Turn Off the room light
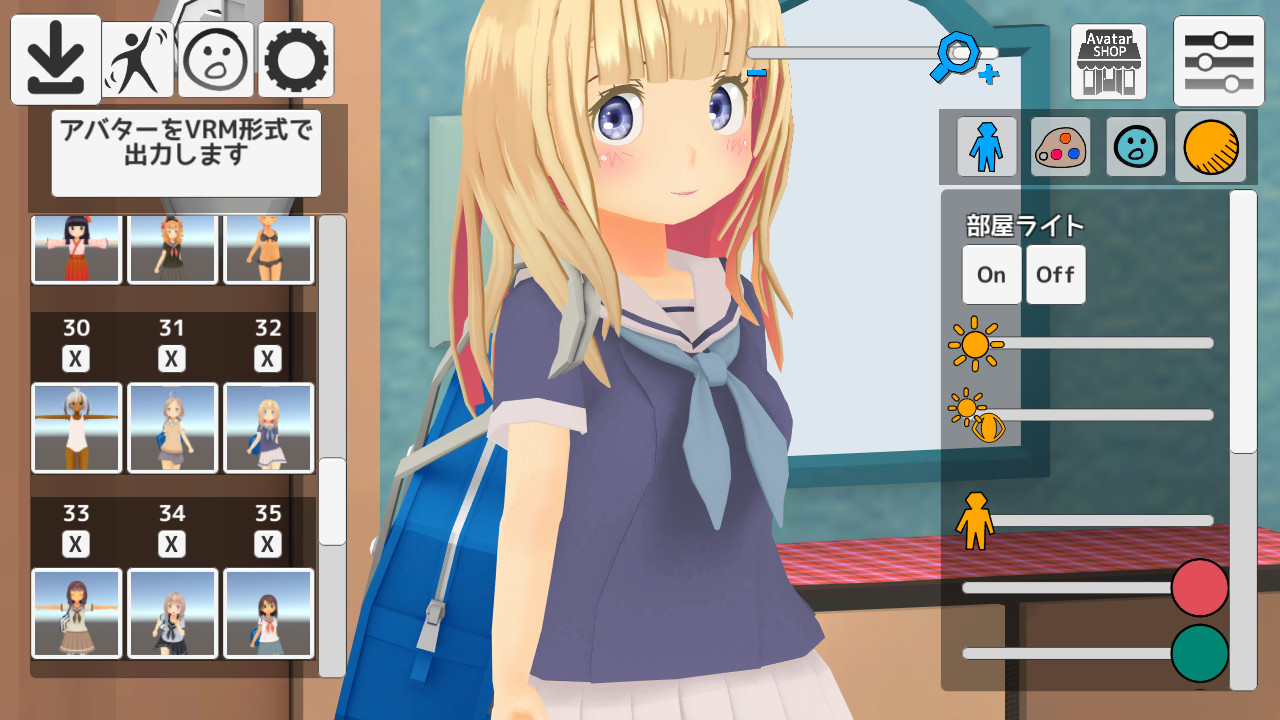Screen dimensions: 1280x720 1055,274
